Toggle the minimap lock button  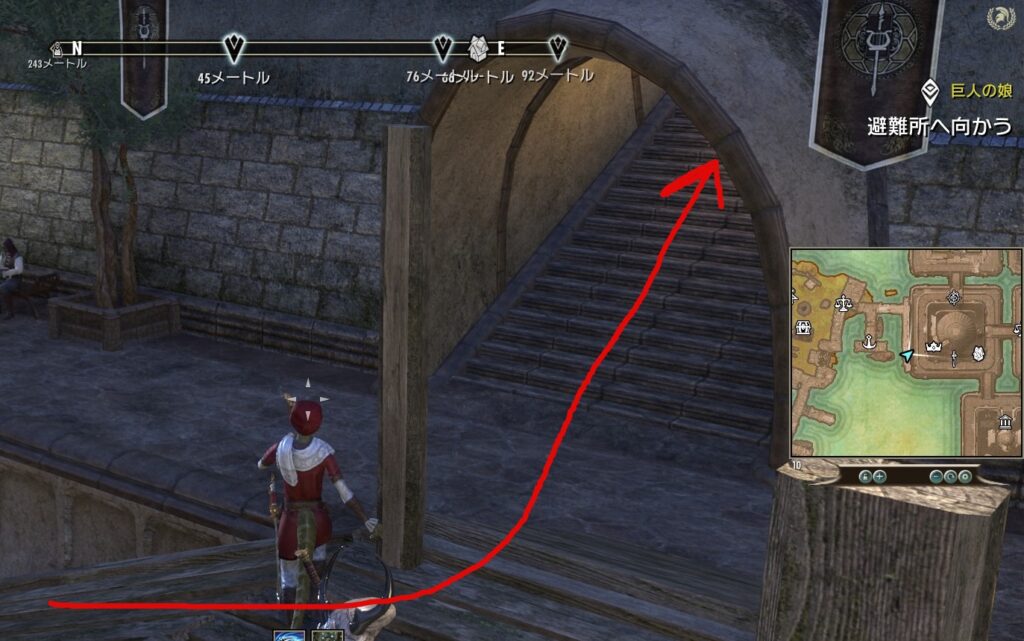pyautogui.click(x=864, y=477)
